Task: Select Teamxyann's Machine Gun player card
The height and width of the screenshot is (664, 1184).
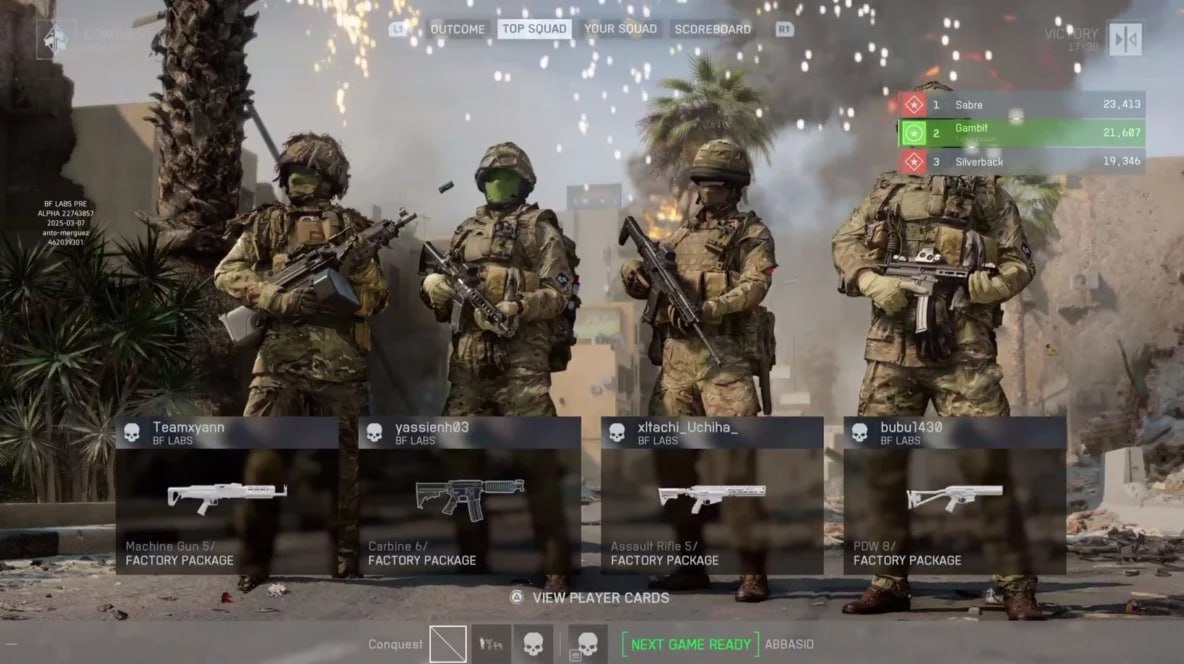Action: coord(227,496)
